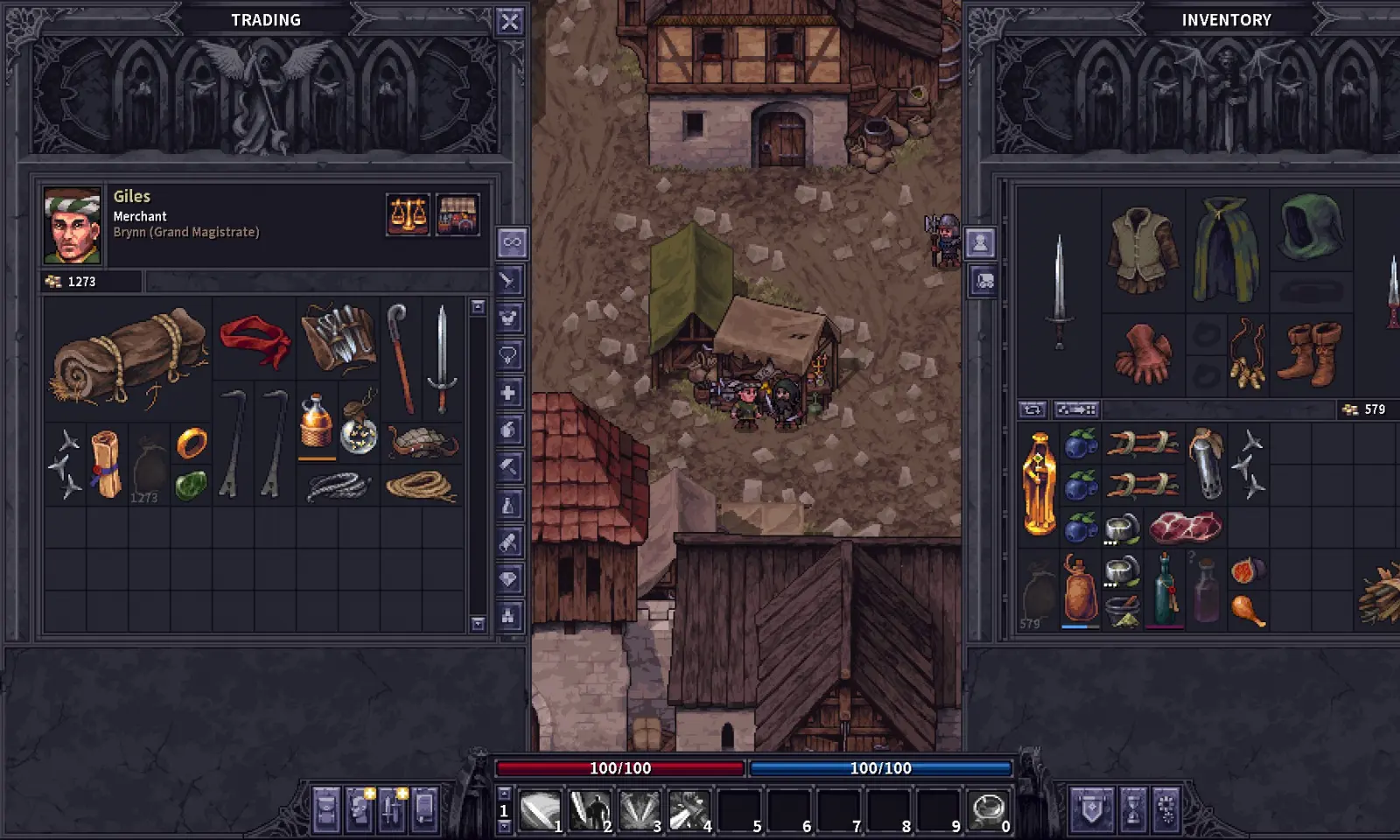Pick the red bandana from Giles
Viewport: 1400px width, 840px height.
255,340
